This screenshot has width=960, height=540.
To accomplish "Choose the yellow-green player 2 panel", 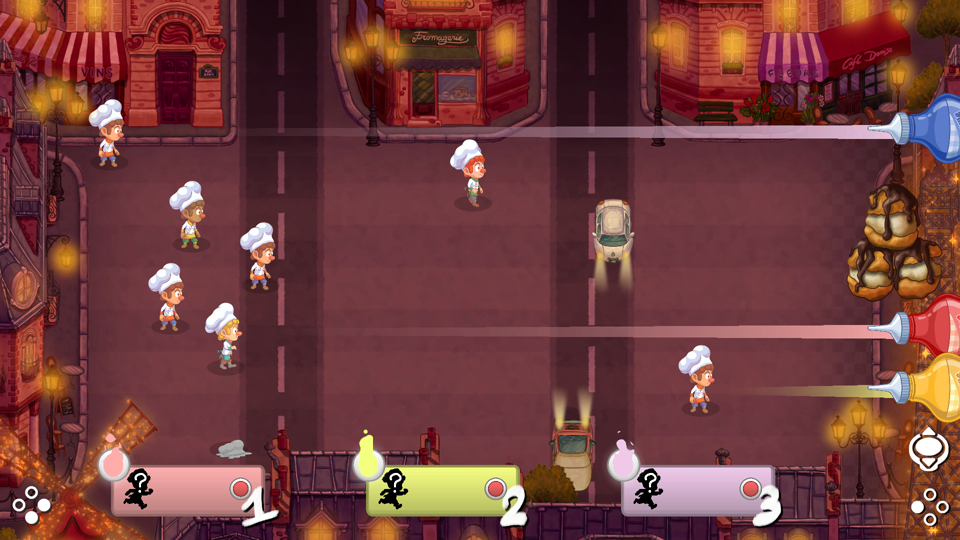I will [x=443, y=490].
